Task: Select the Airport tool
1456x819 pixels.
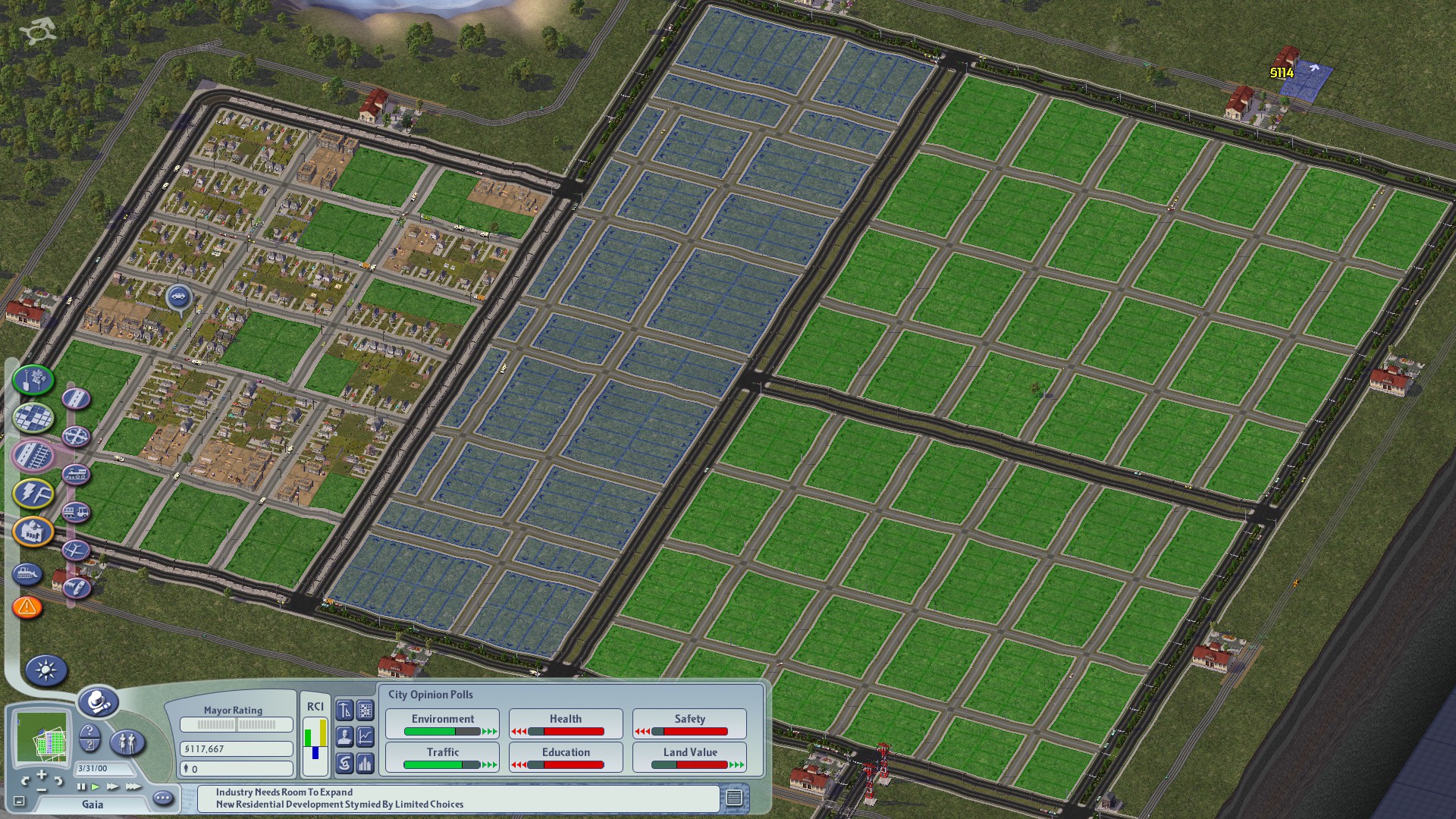Action: (76, 551)
